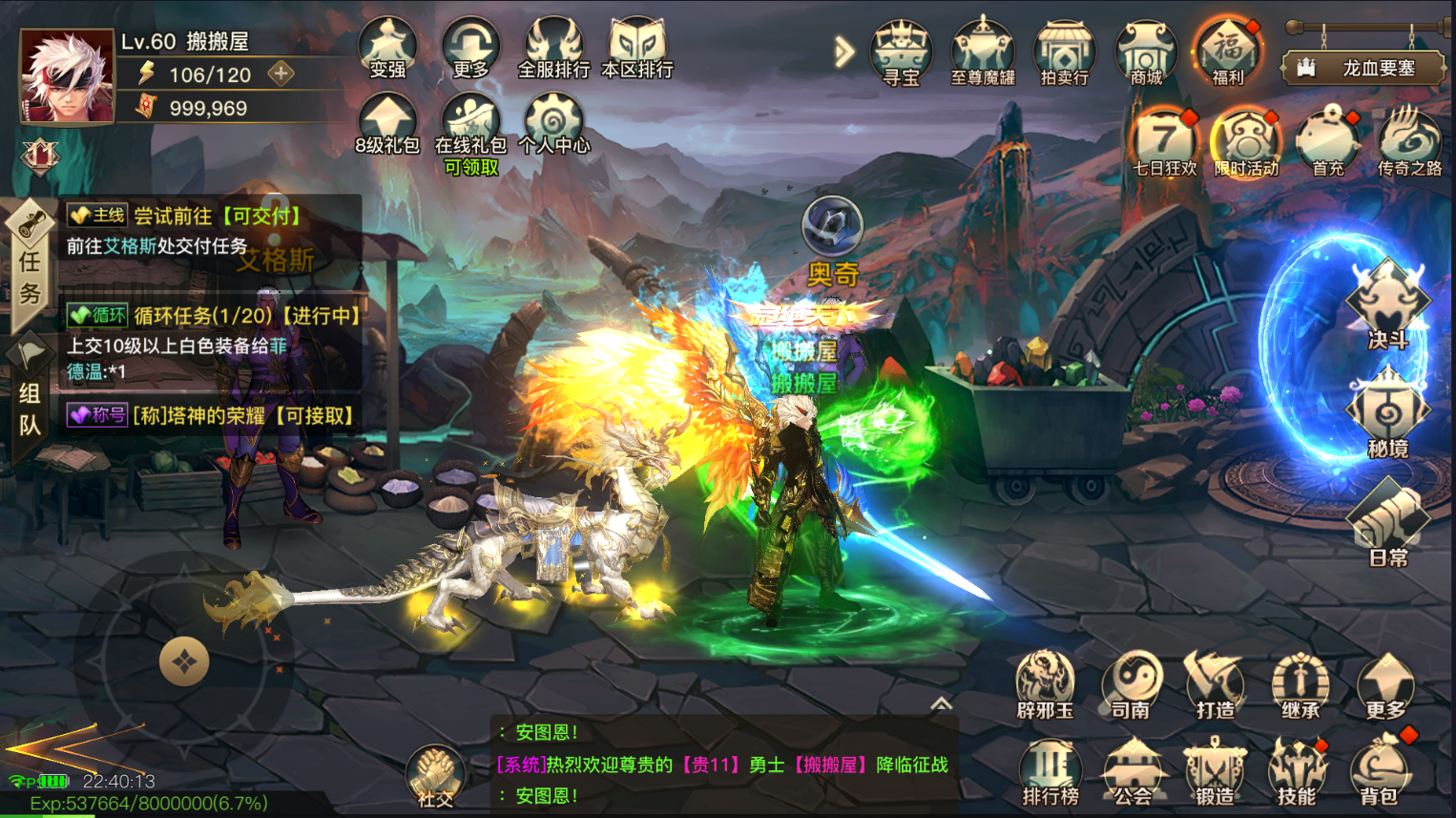Open the 七日狂欢 seven-day event

pyautogui.click(x=1164, y=143)
